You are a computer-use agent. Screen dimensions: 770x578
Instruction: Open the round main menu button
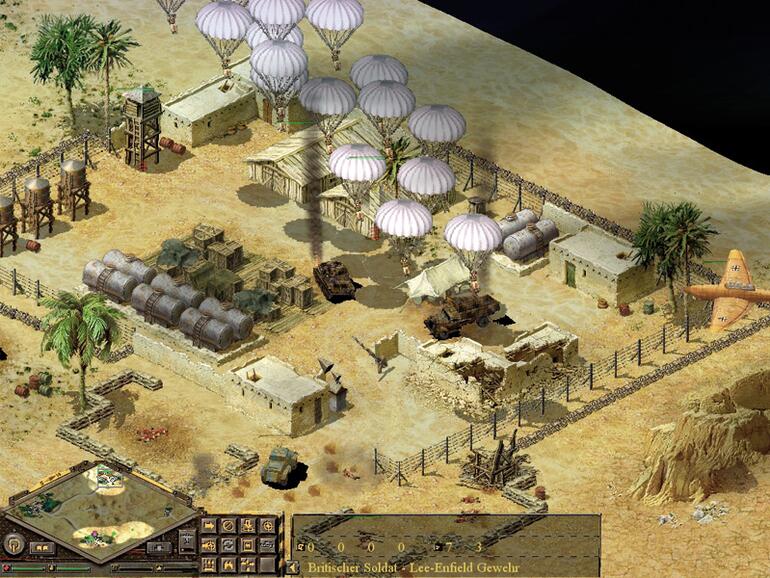[14, 544]
